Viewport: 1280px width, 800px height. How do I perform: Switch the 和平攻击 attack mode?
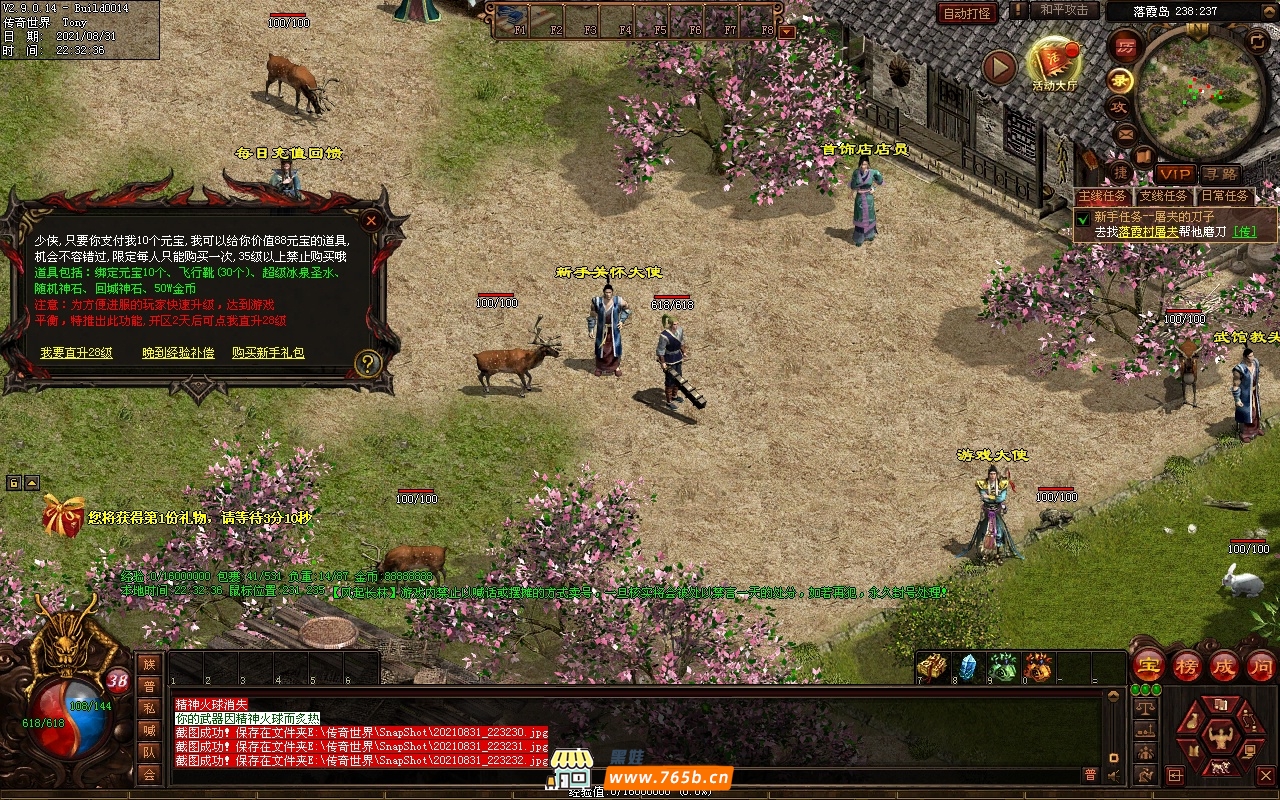pyautogui.click(x=1064, y=10)
